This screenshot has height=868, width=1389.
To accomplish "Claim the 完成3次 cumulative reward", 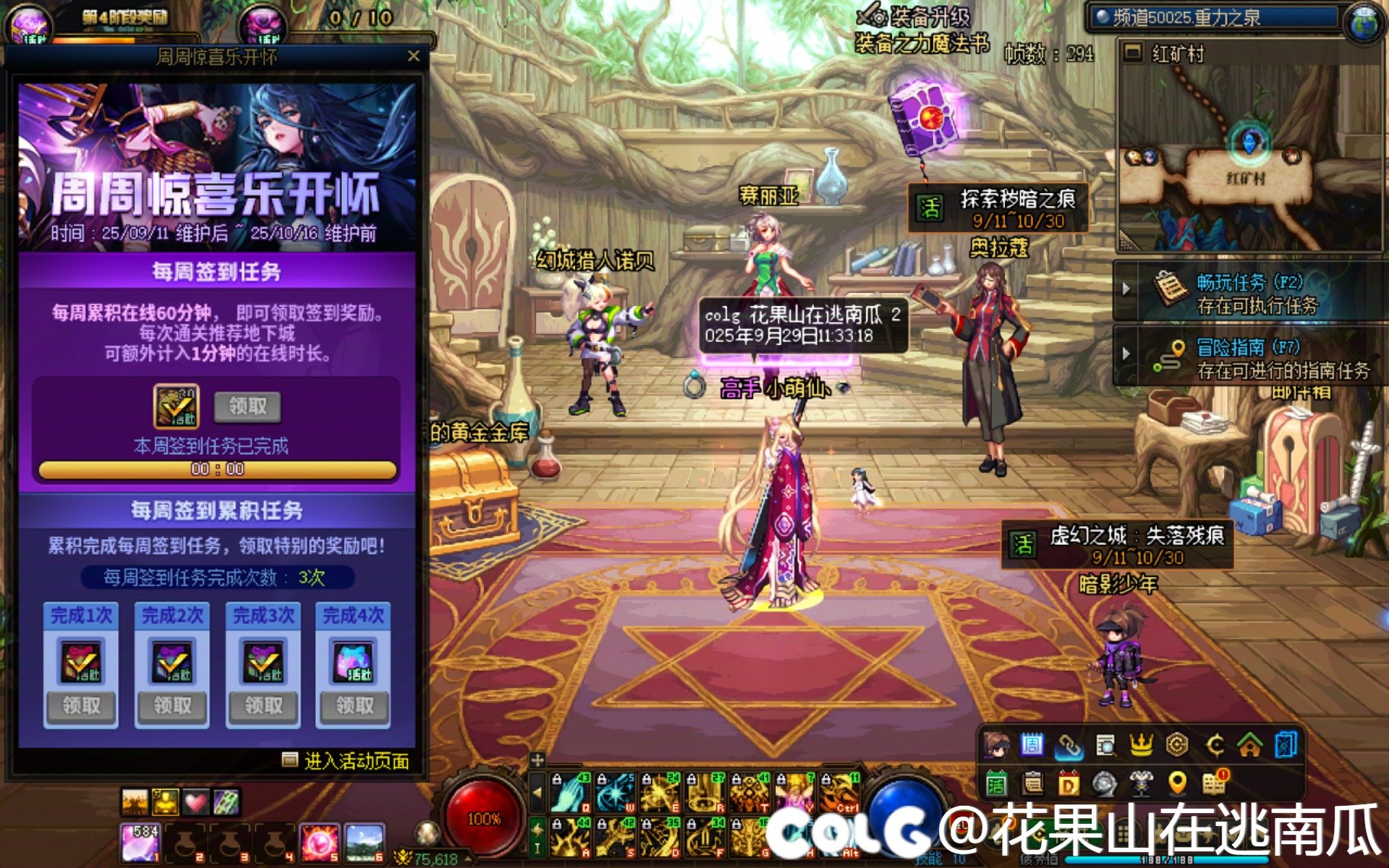I will click(263, 706).
